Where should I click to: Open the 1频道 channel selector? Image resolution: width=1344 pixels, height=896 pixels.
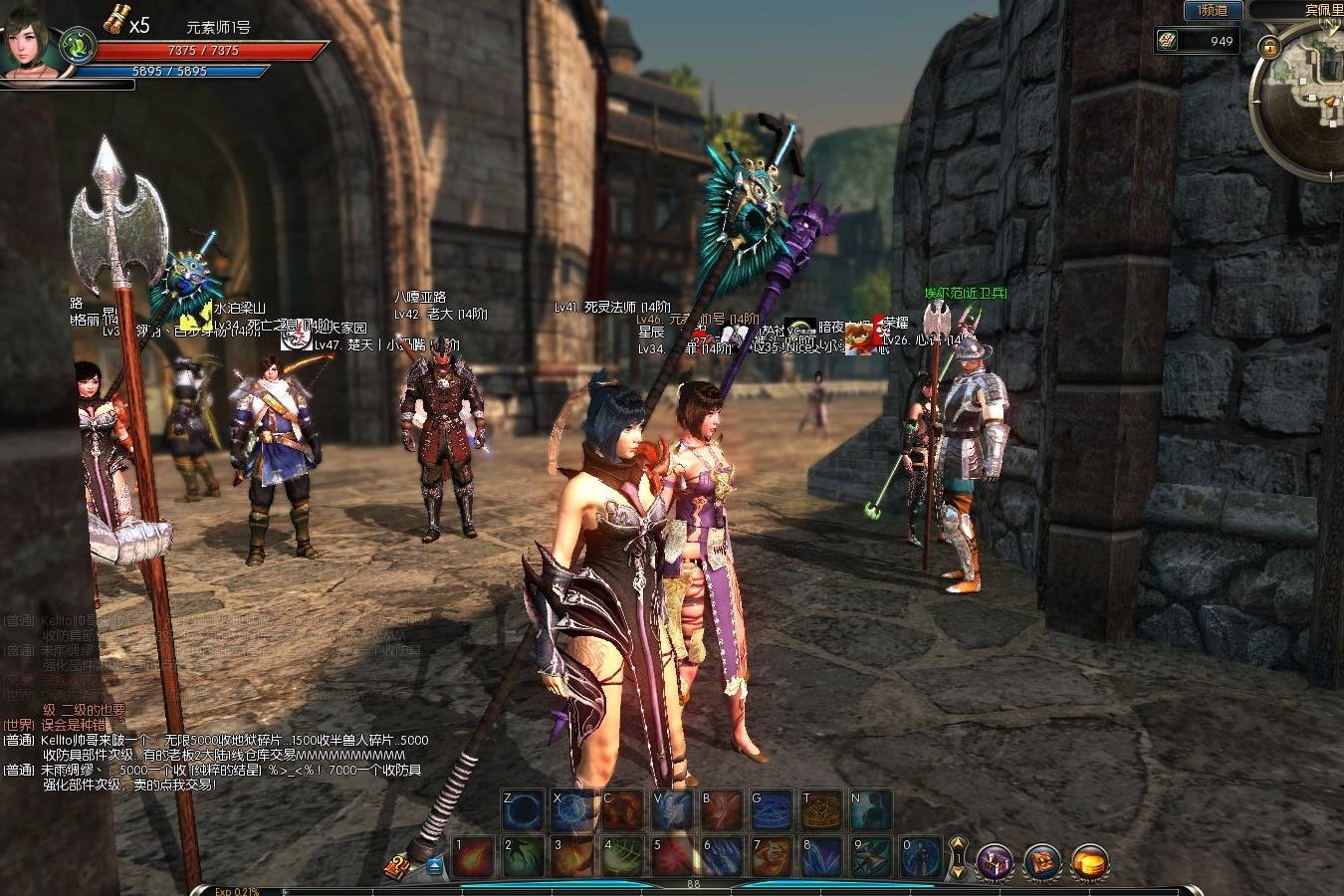pyautogui.click(x=1213, y=11)
